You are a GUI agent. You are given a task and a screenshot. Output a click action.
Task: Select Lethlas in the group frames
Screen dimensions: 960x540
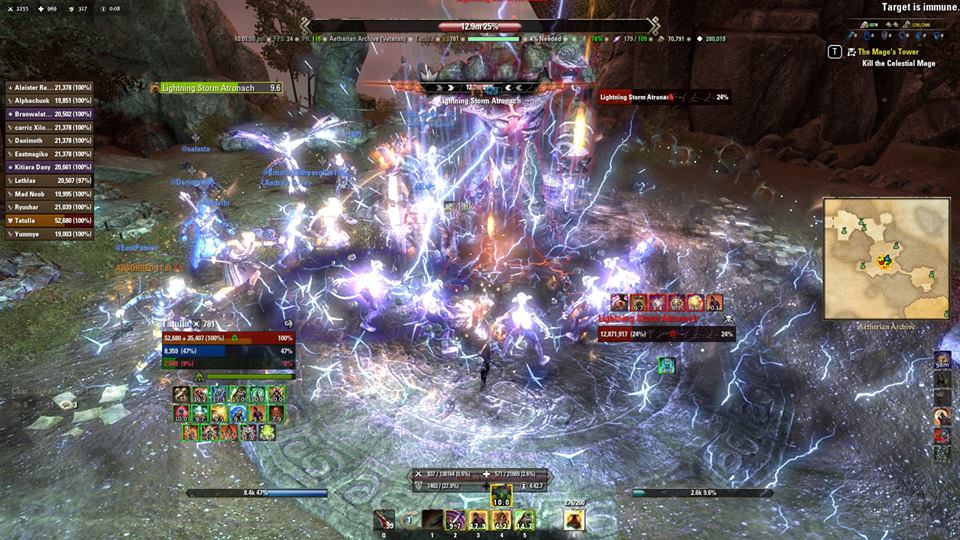50,180
